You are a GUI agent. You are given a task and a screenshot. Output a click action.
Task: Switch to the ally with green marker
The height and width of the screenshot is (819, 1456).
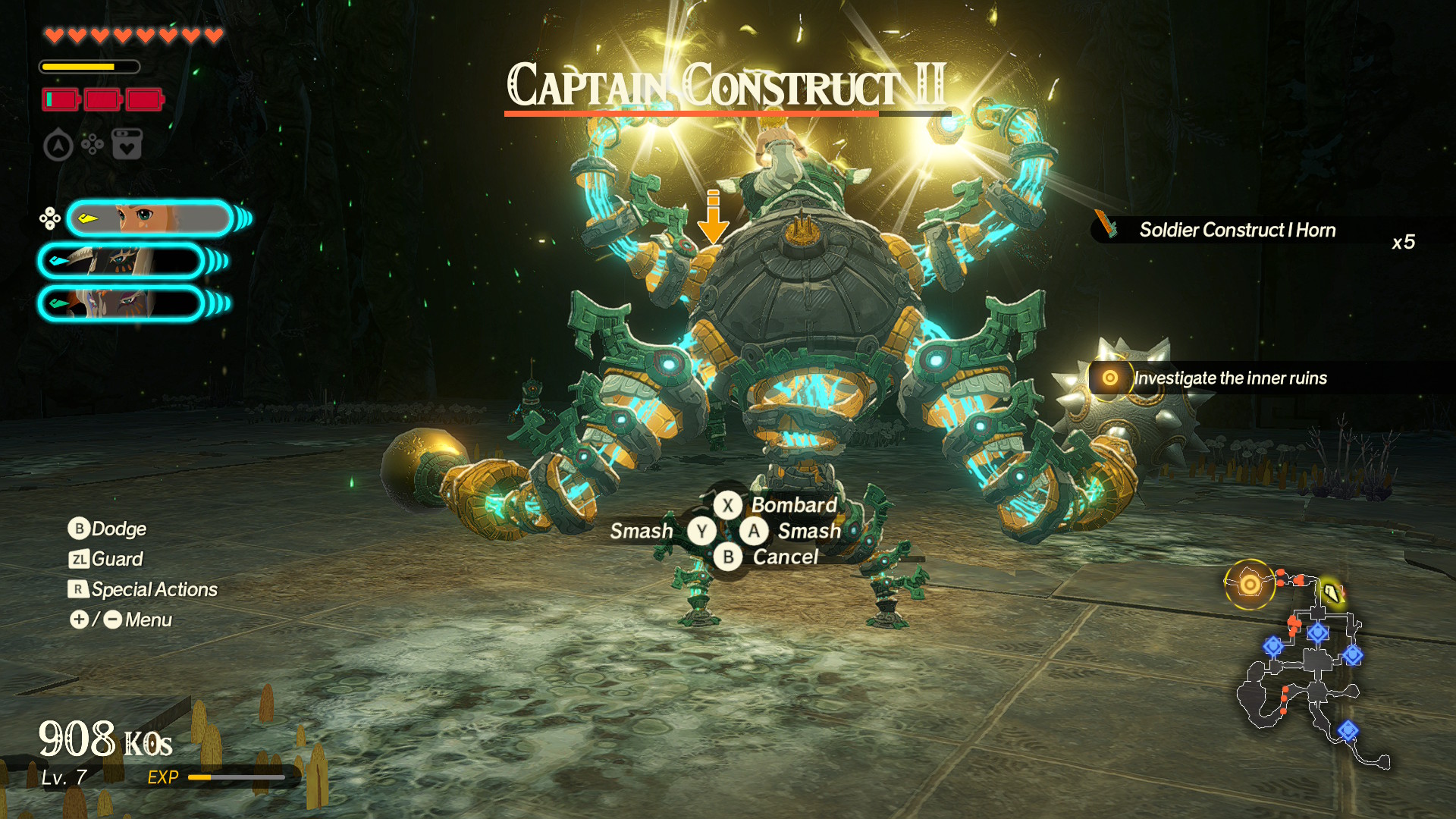(121, 304)
